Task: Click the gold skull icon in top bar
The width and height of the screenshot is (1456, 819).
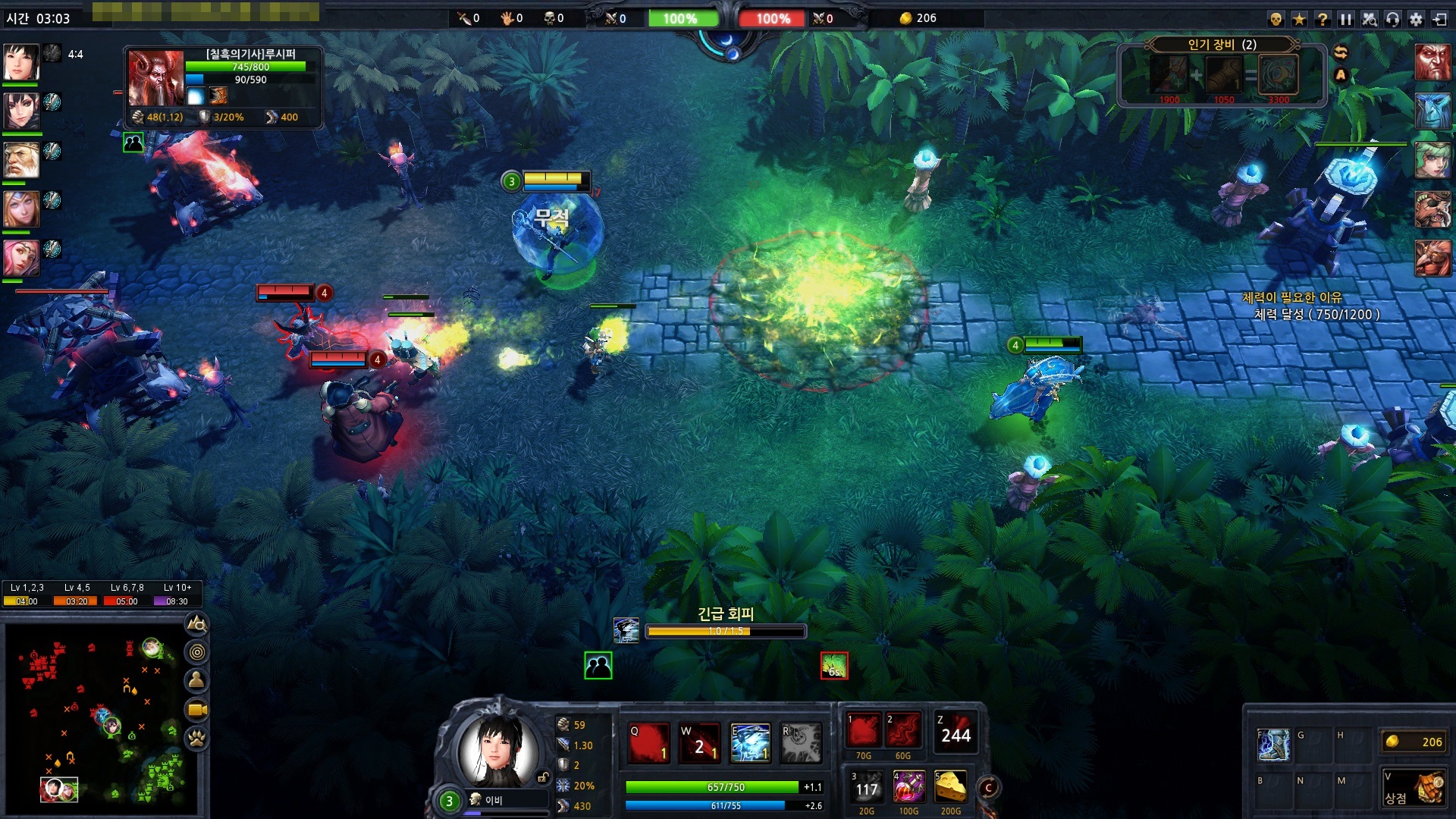Action: point(1276,19)
